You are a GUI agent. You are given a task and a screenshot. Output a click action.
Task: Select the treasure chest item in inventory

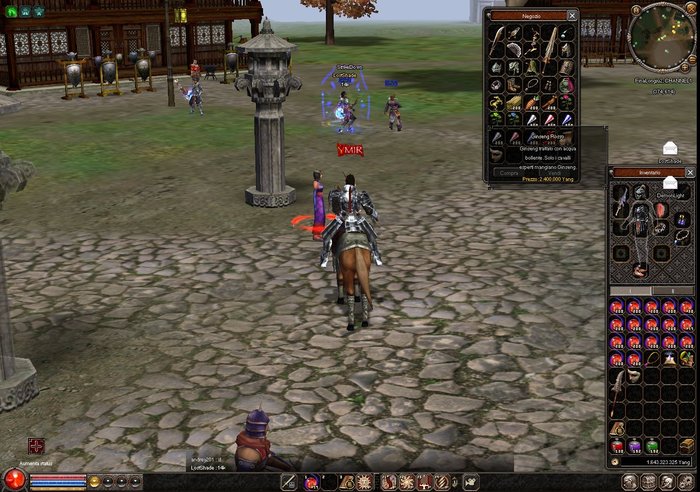point(686,445)
